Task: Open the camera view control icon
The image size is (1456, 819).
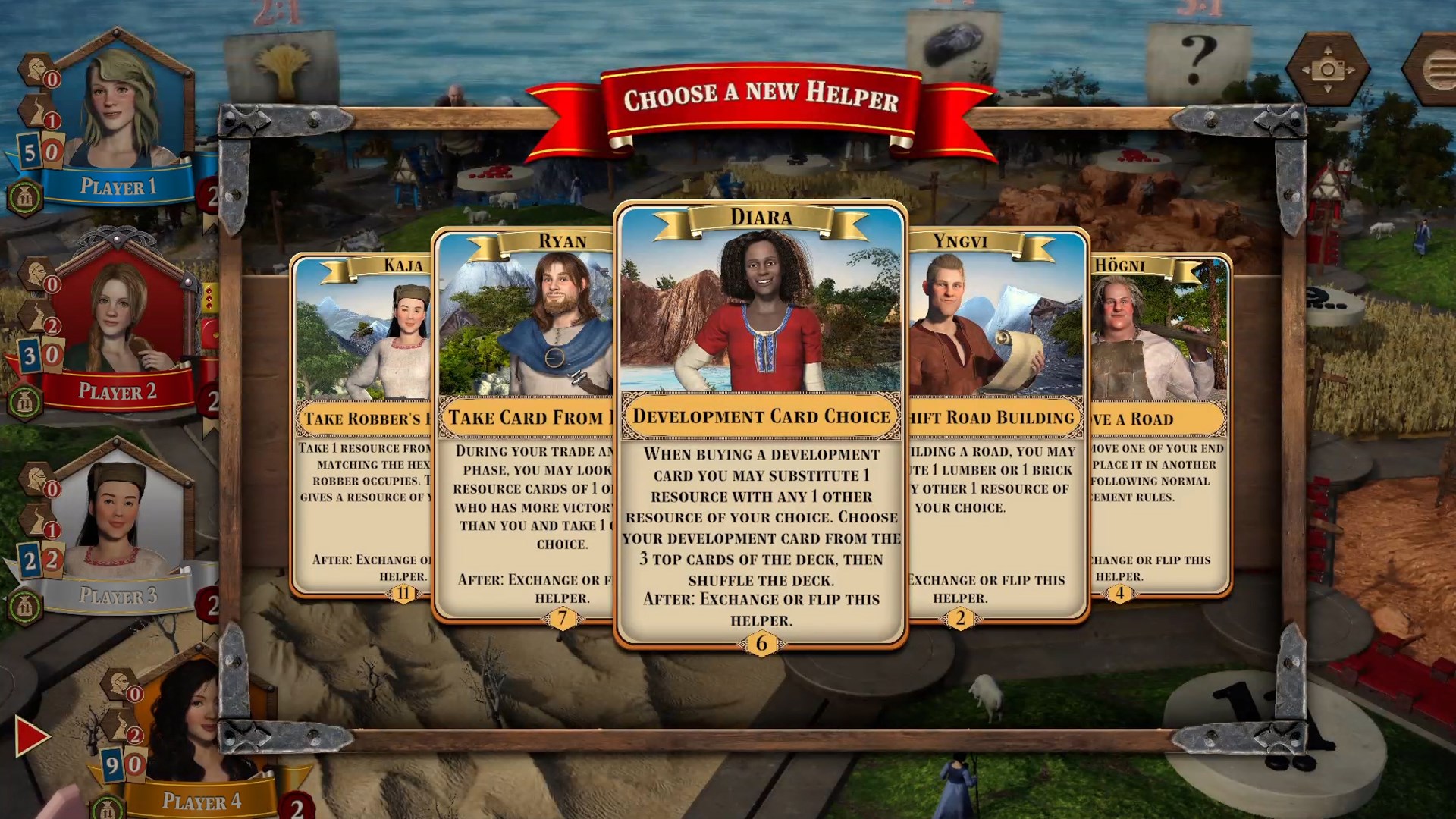Action: point(1329,68)
